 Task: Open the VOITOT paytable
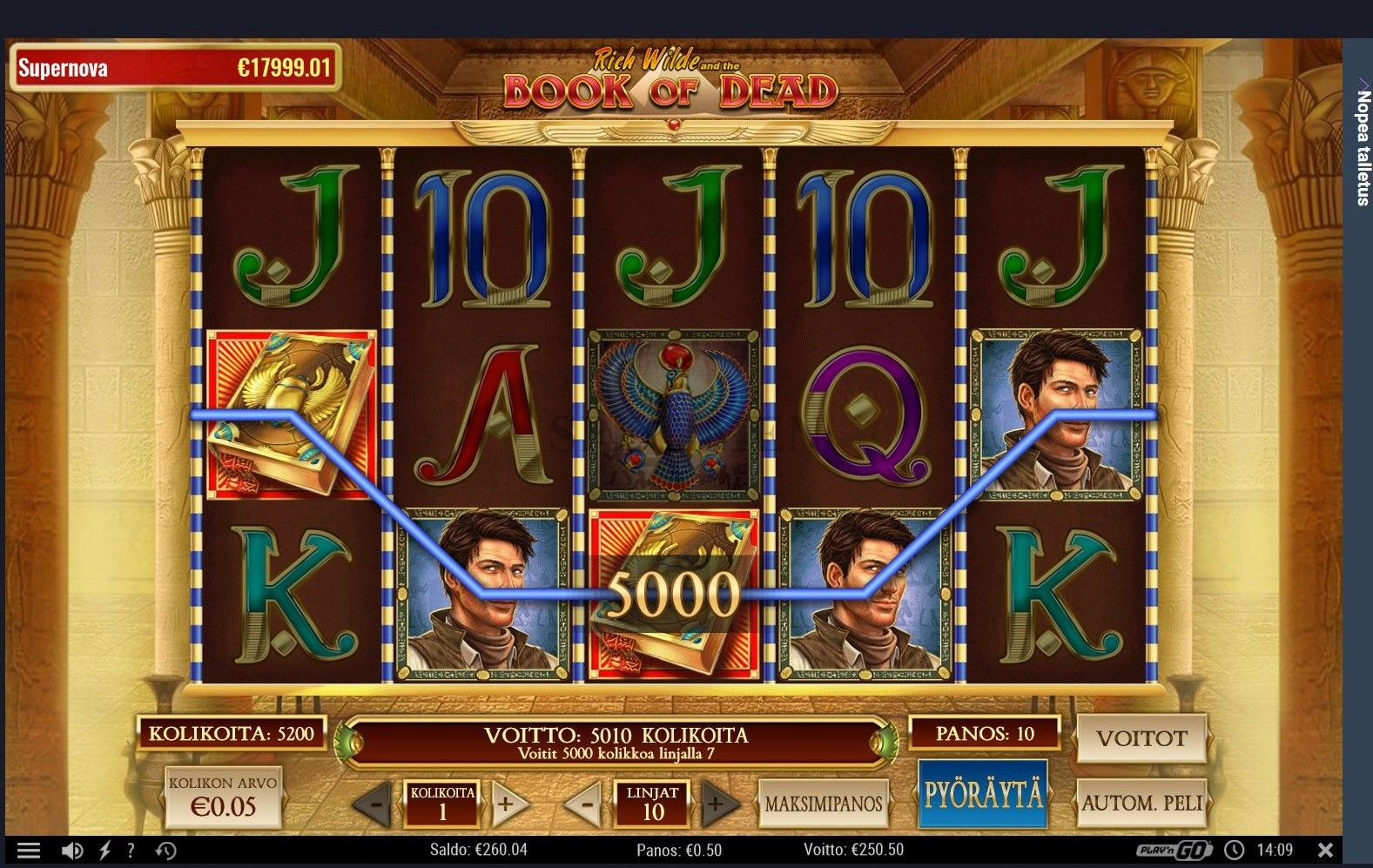pos(1141,738)
